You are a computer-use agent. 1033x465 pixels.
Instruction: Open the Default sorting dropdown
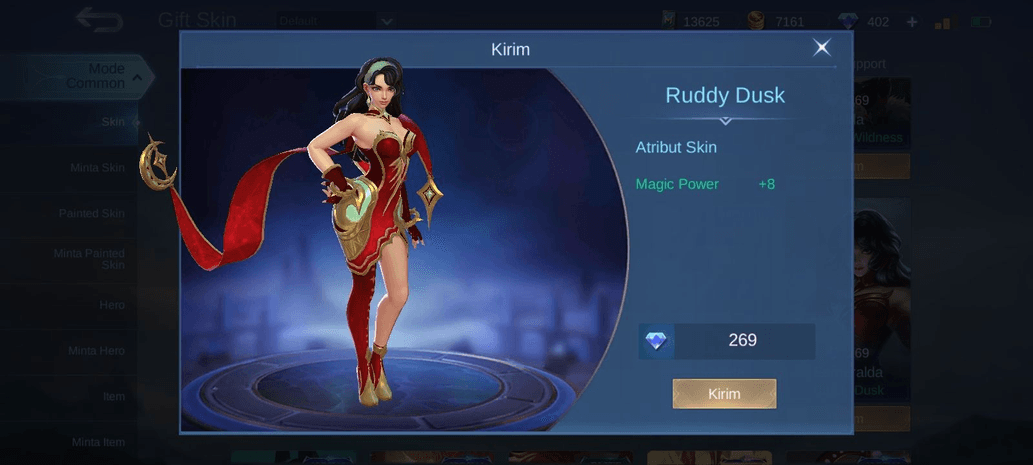tap(335, 21)
